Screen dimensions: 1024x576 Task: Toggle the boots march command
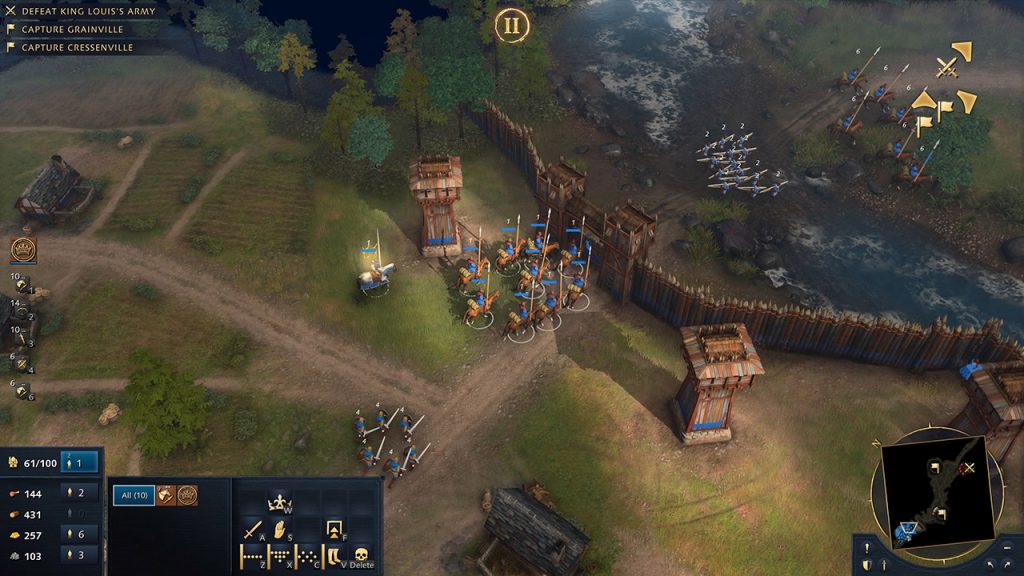(333, 556)
